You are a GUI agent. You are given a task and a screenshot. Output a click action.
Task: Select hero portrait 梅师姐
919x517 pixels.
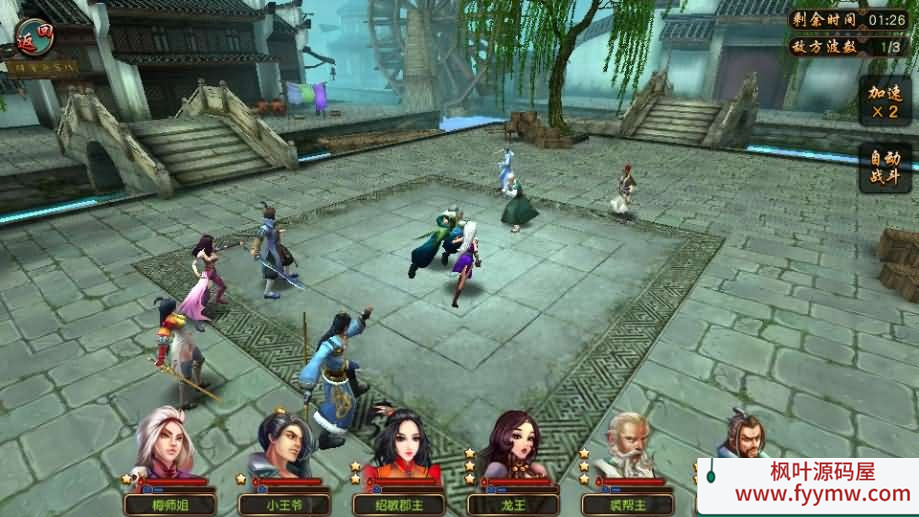162,452
